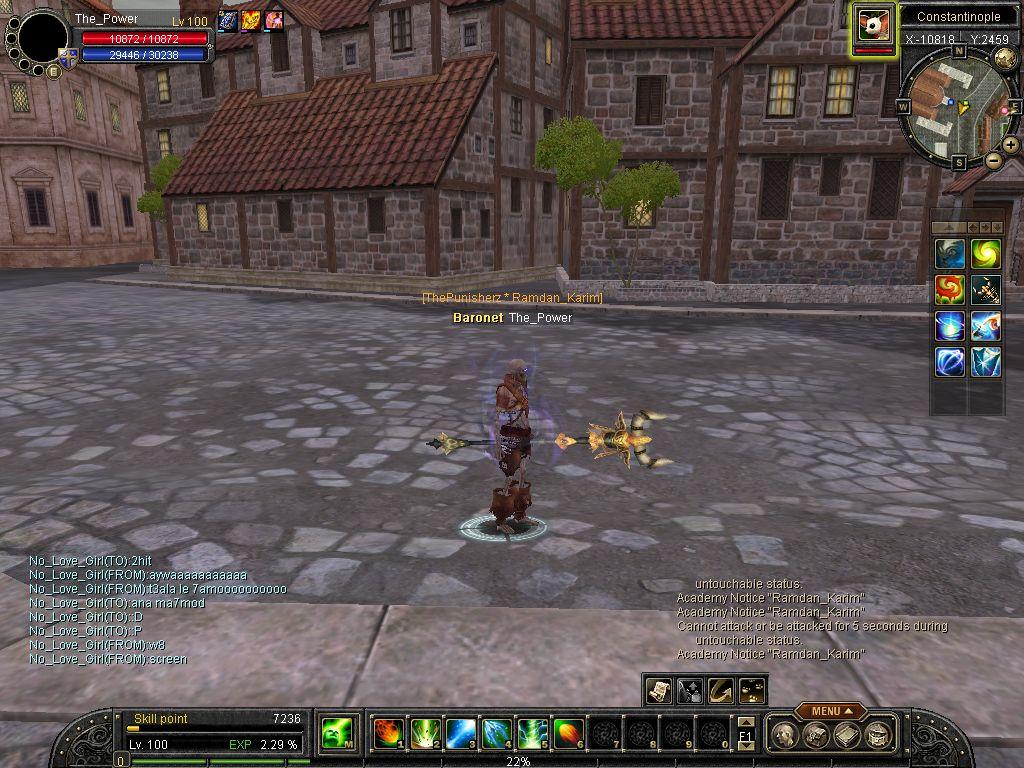This screenshot has width=1024, height=768.
Task: Switch hotbar page with the up arrow
Action: coord(745,722)
